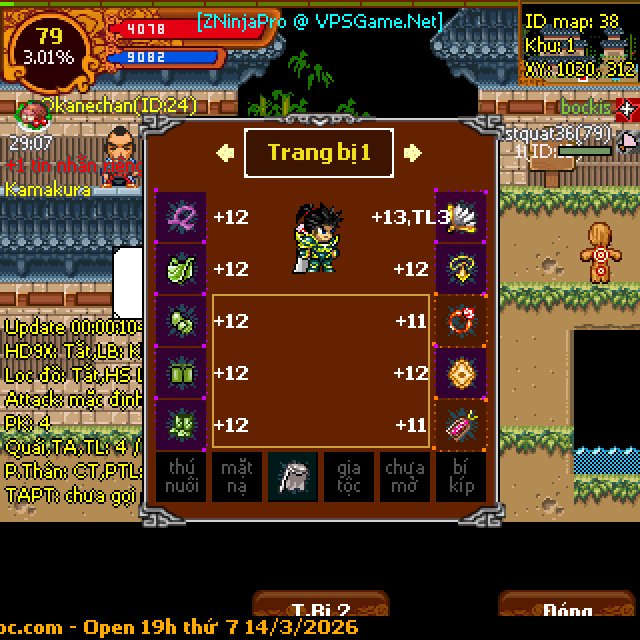Select the green pants equipment slot

[x=181, y=373]
